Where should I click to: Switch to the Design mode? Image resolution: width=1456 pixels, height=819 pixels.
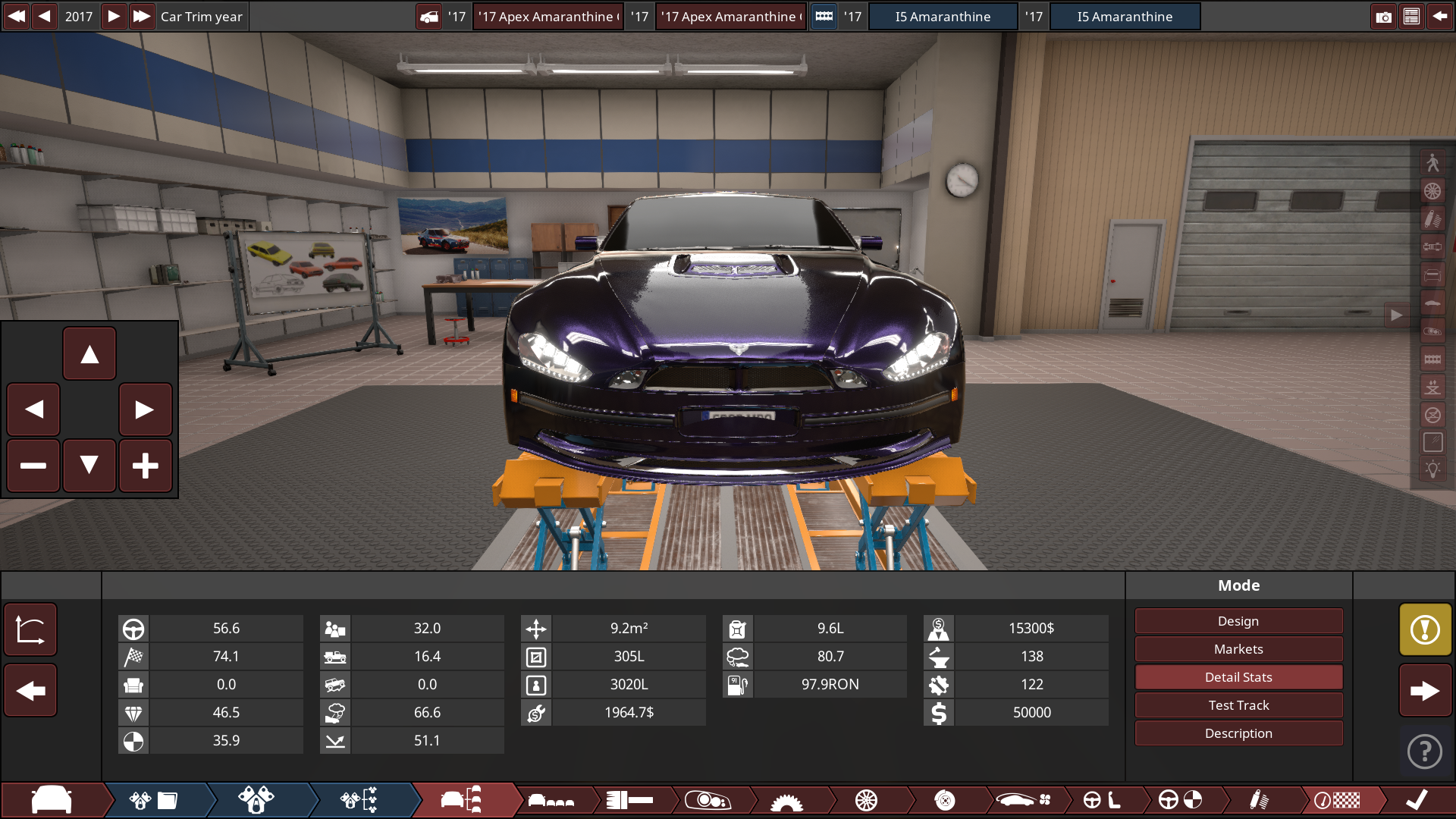pos(1238,620)
